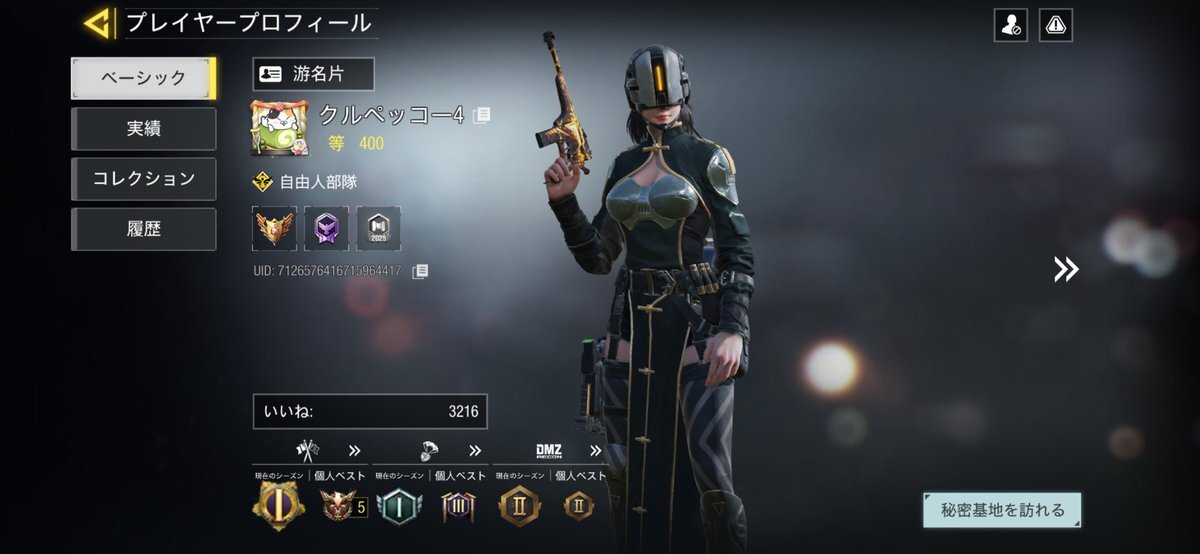Image resolution: width=1200 pixels, height=554 pixels.
Task: Expand the battle royale parachute rank section
Action: point(475,450)
